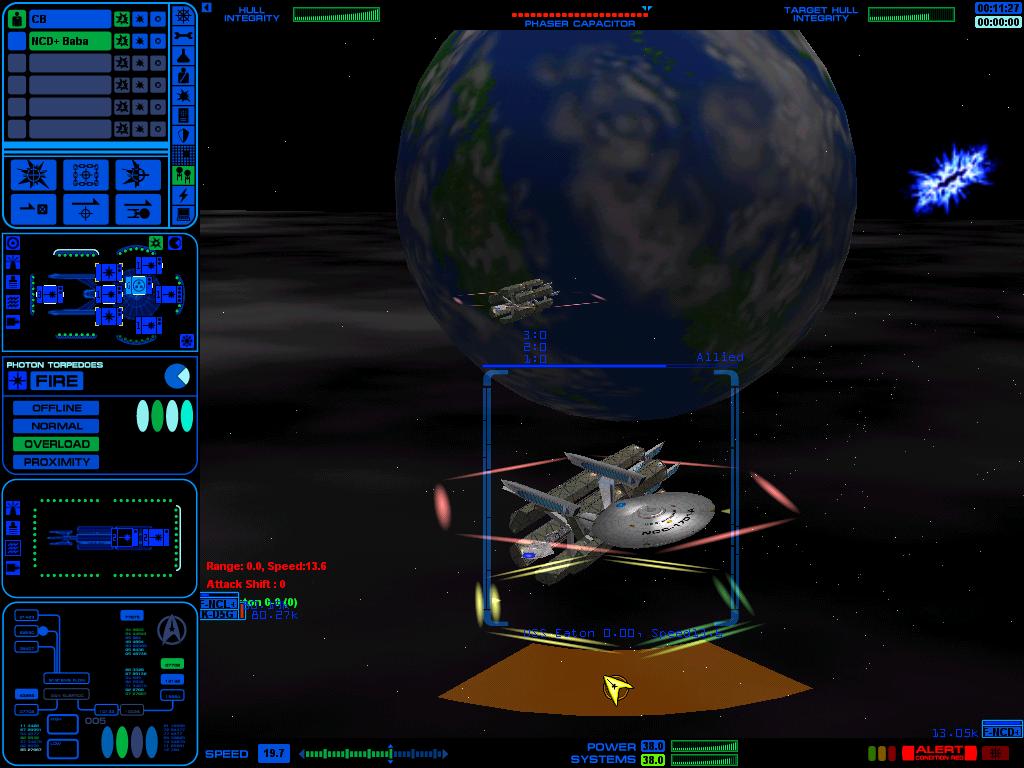Open the lightning bolt energy panel
Image resolution: width=1024 pixels, height=768 pixels.
pos(184,195)
